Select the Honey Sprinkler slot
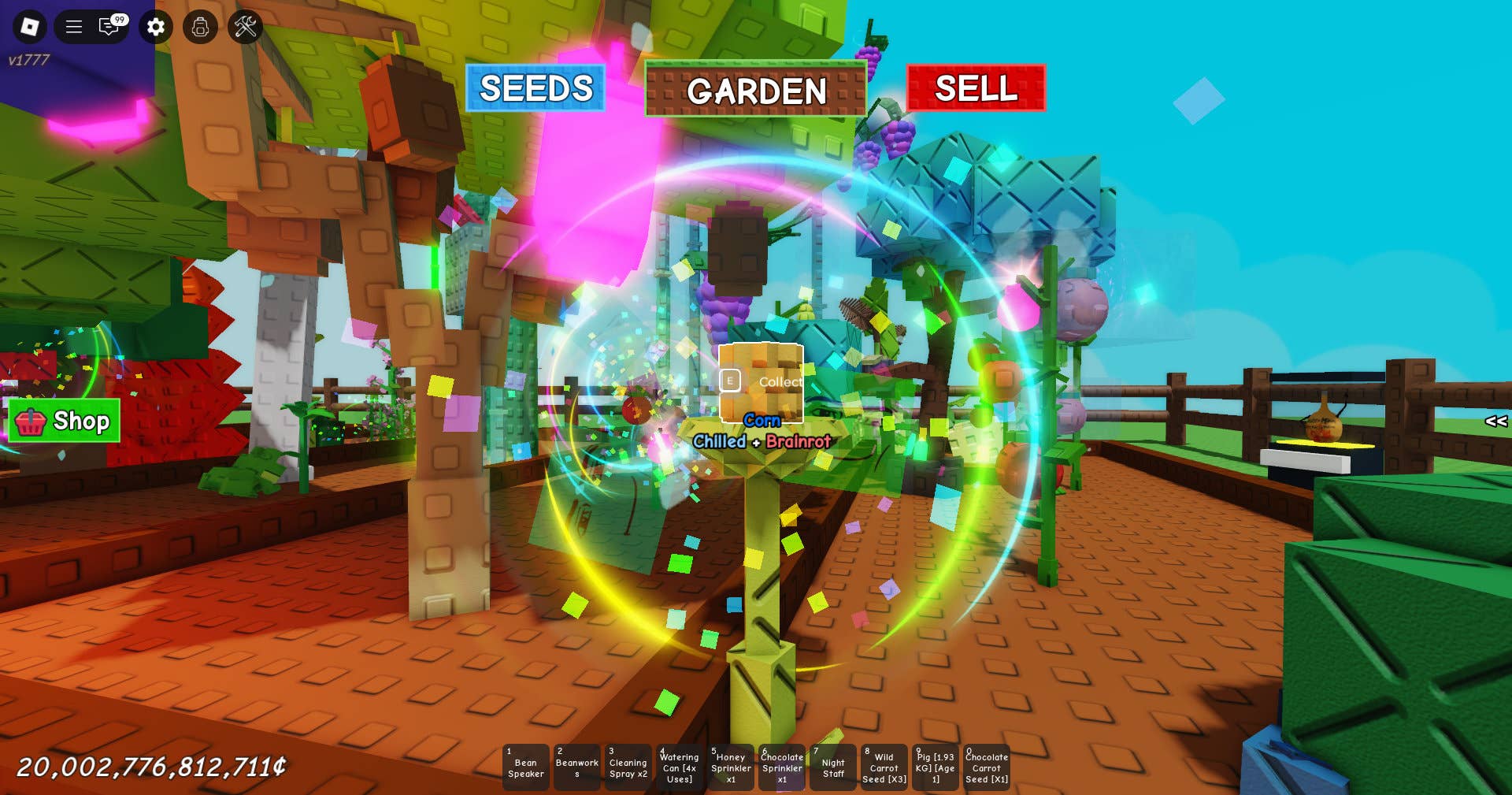 (x=730, y=767)
